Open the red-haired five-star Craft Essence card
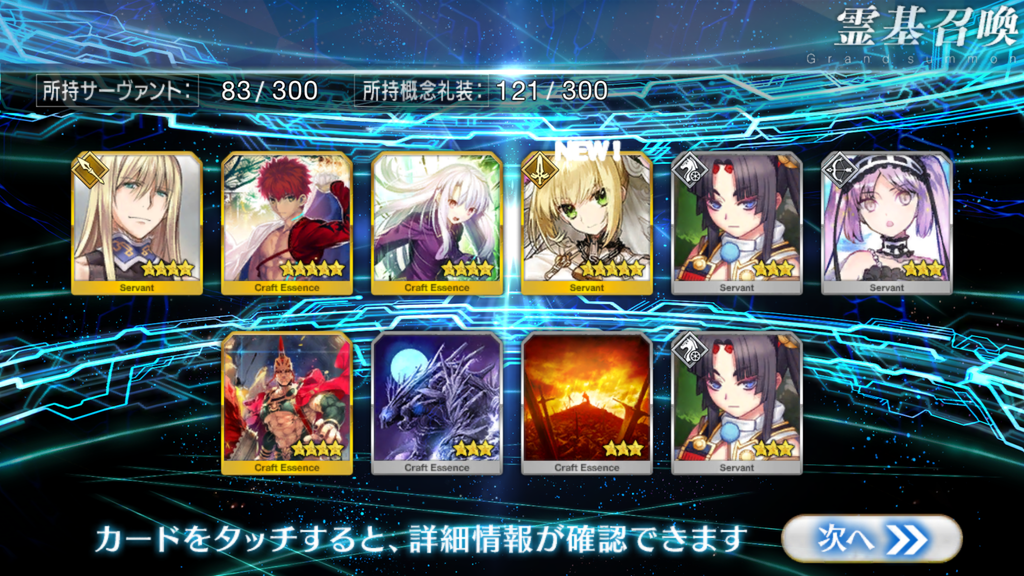This screenshot has width=1024, height=576. [287, 224]
